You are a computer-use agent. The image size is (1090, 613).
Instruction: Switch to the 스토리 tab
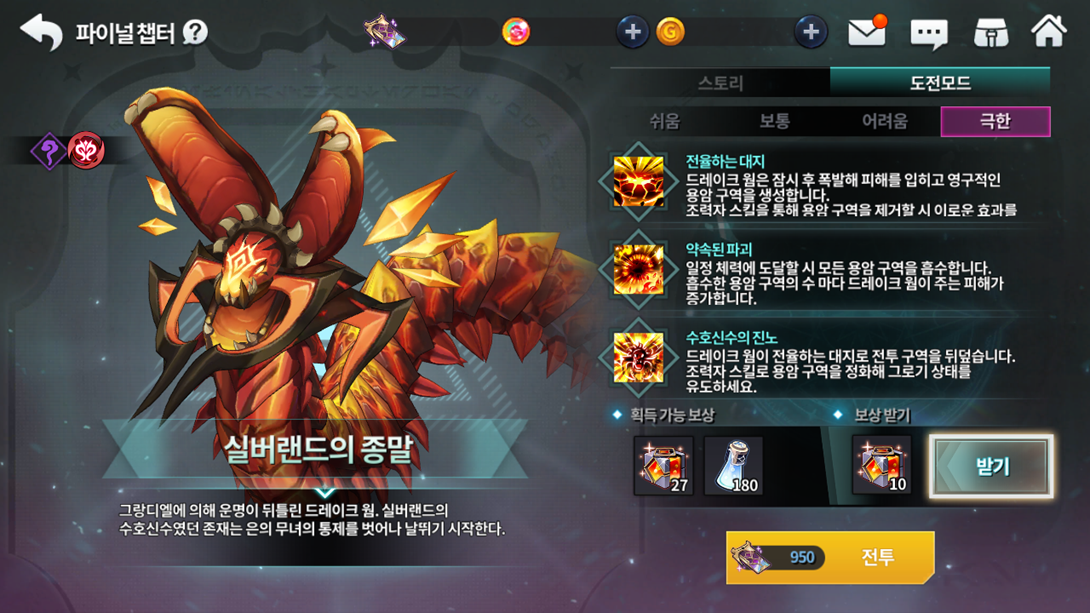720,83
